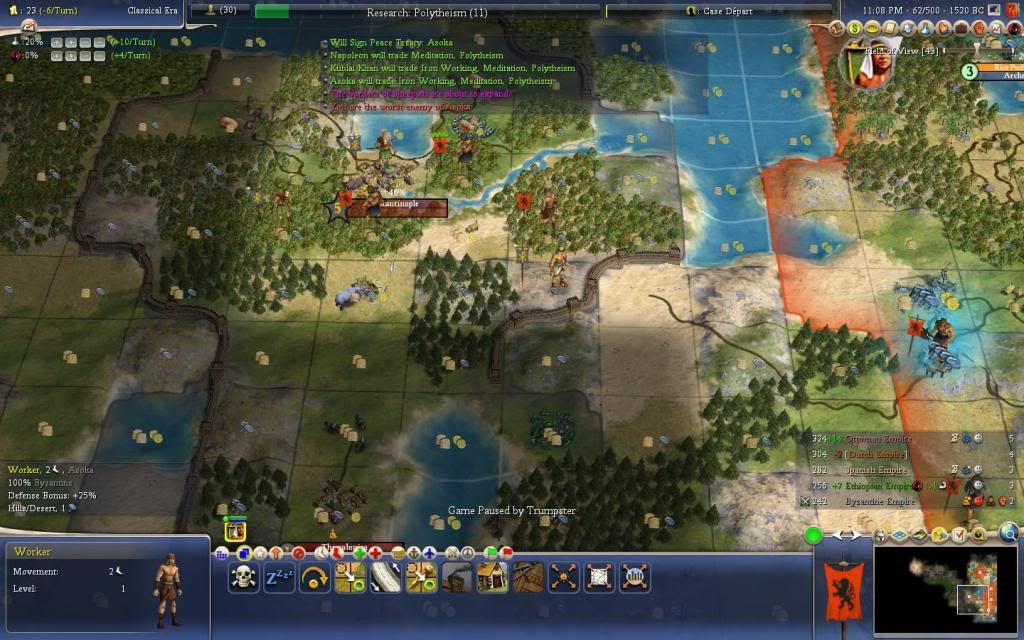This screenshot has height=640, width=1024.
Task: Put the worker to sleep with Zzz button
Action: pos(279,577)
